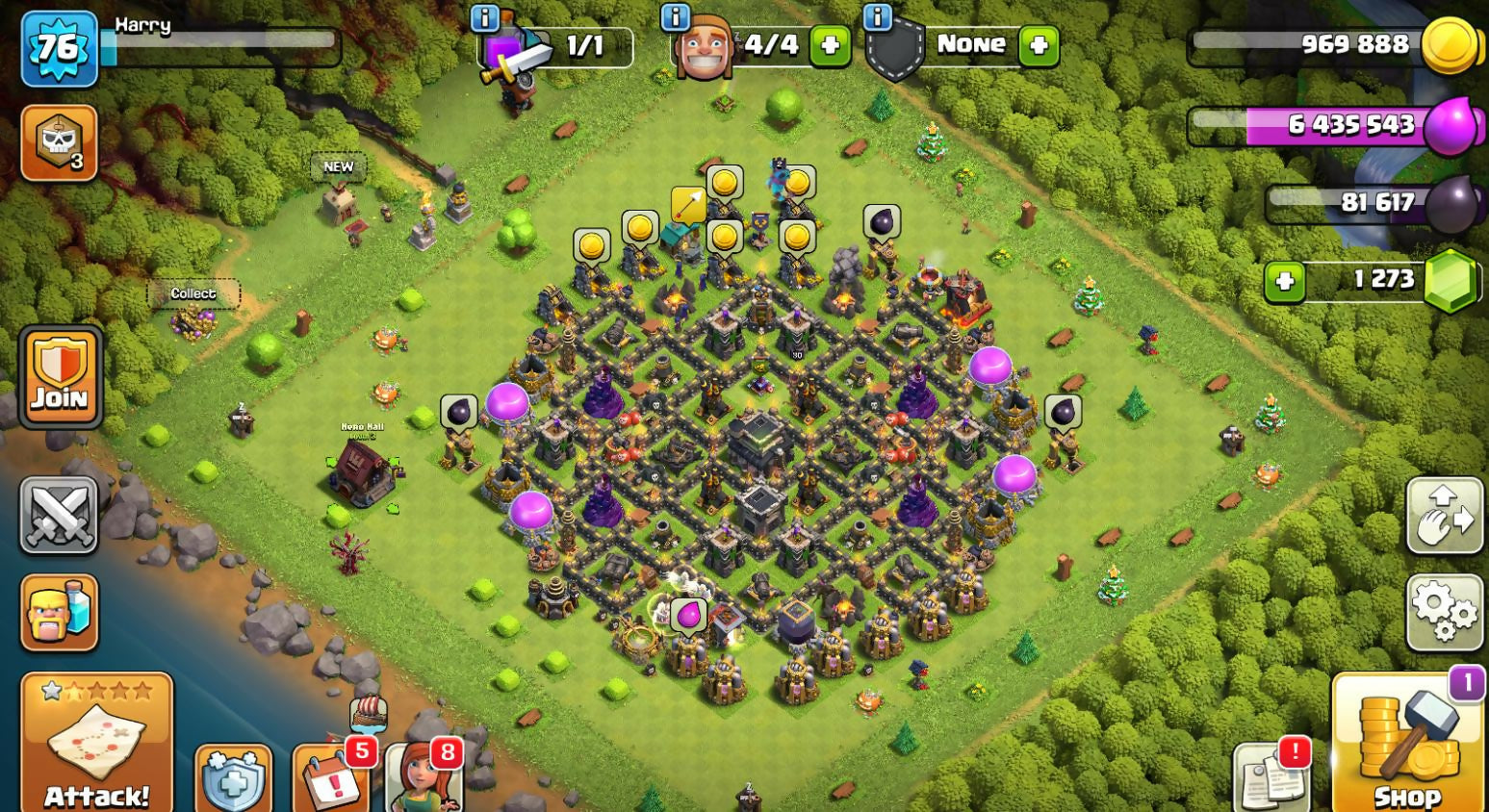Open the Join clan button

[x=60, y=377]
